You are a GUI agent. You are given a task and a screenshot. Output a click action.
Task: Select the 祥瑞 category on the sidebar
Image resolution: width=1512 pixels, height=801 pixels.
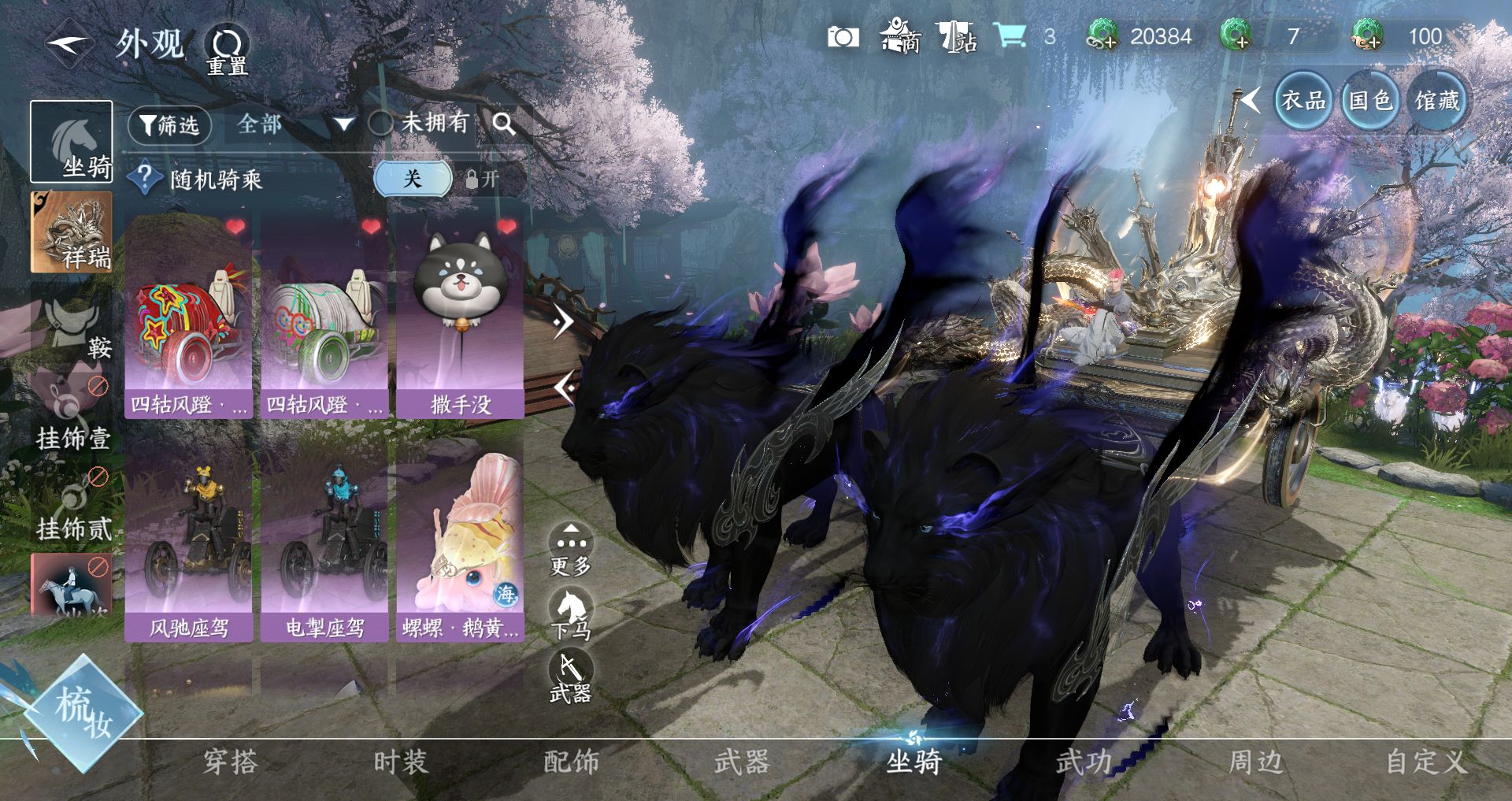72,233
